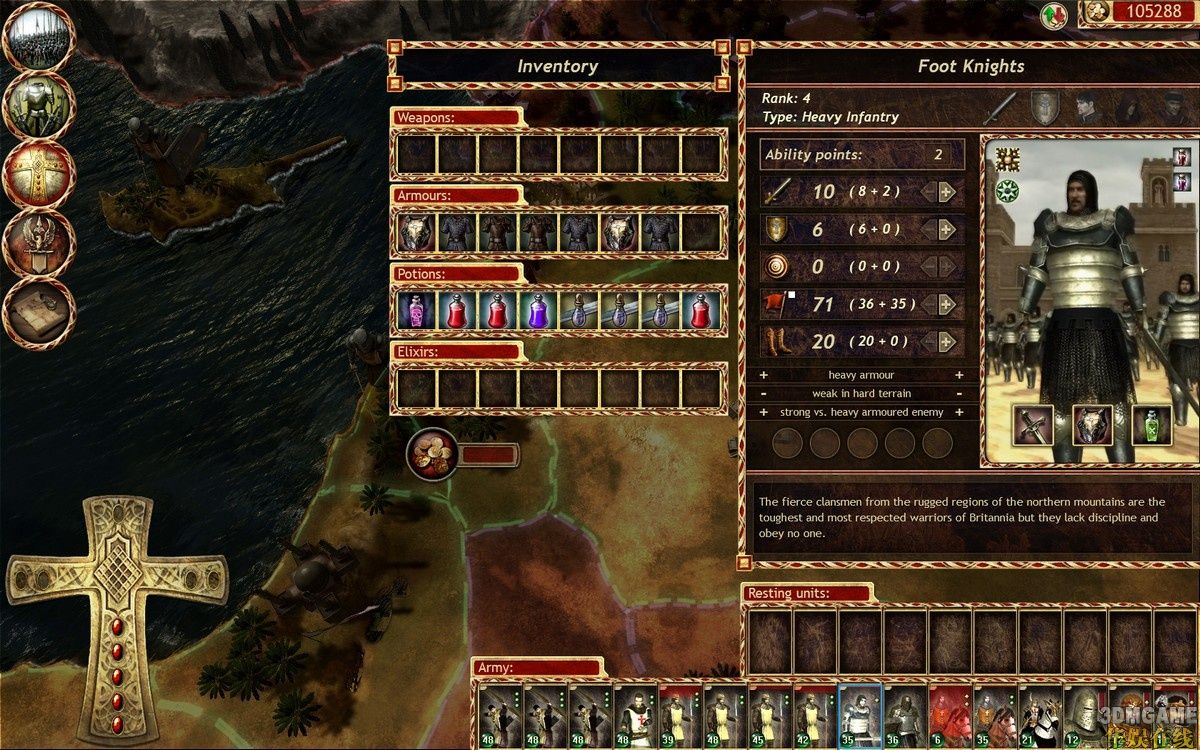
Task: Open the equipped green potion slot
Action: pyautogui.click(x=1152, y=426)
